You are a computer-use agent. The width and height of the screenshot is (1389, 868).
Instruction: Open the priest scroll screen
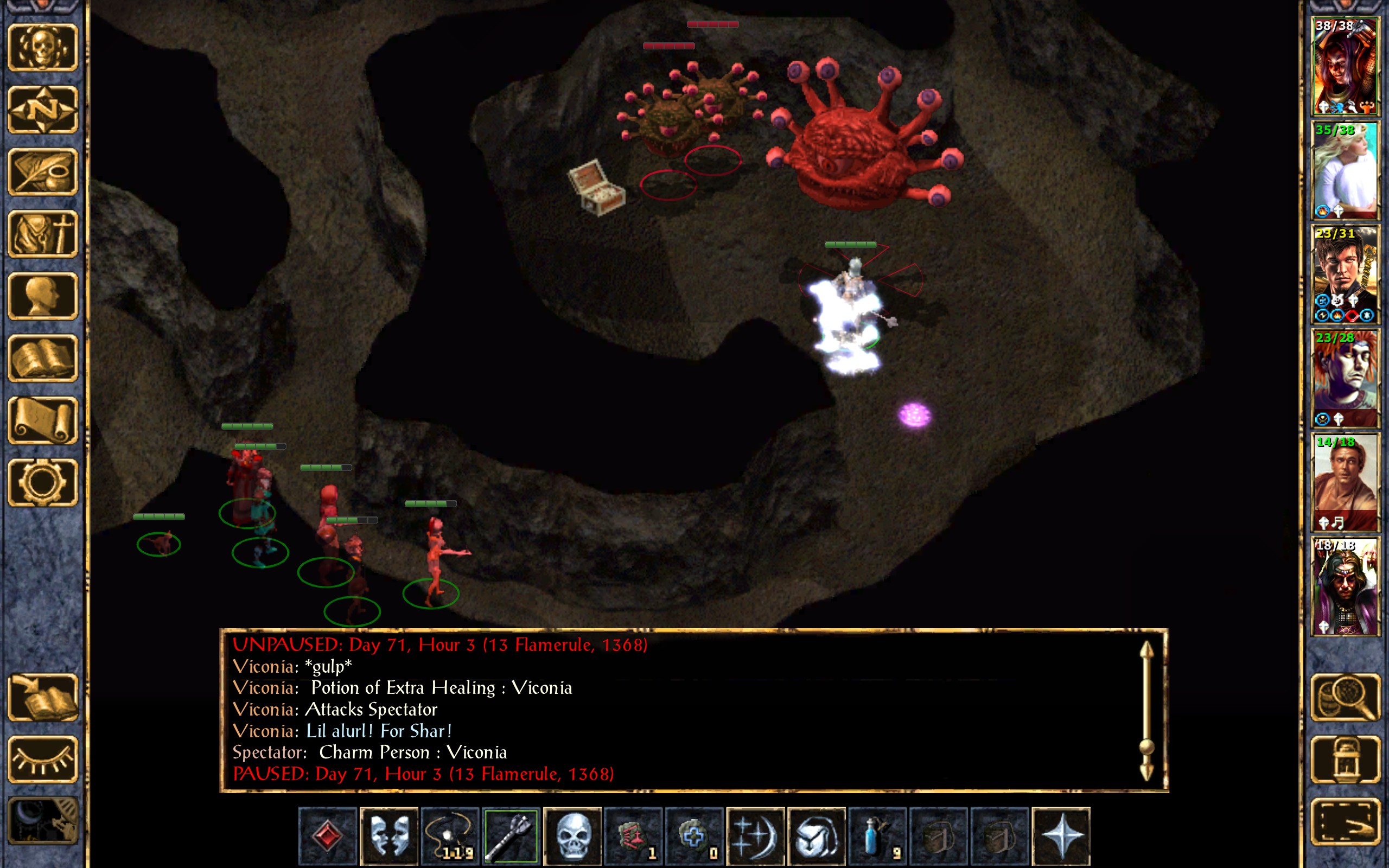click(42, 421)
